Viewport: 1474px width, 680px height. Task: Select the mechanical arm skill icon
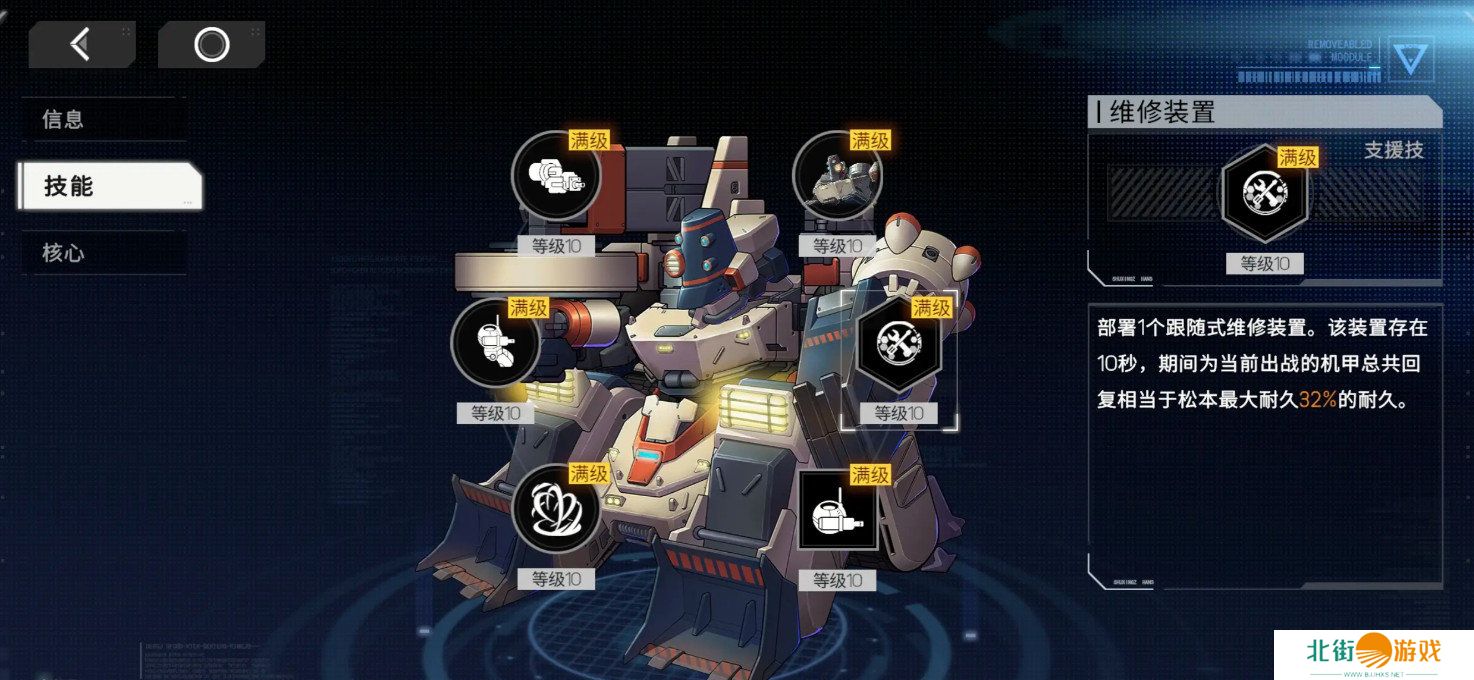pyautogui.click(x=495, y=343)
